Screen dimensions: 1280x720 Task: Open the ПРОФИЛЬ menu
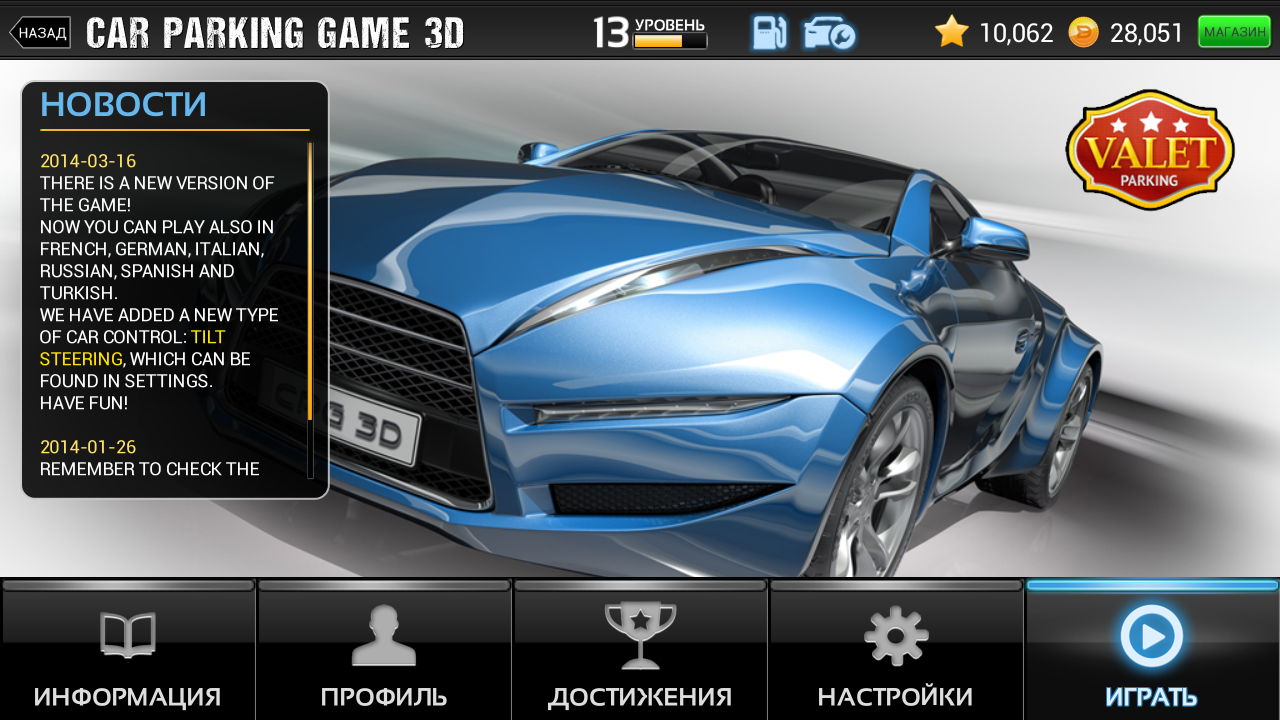(384, 652)
